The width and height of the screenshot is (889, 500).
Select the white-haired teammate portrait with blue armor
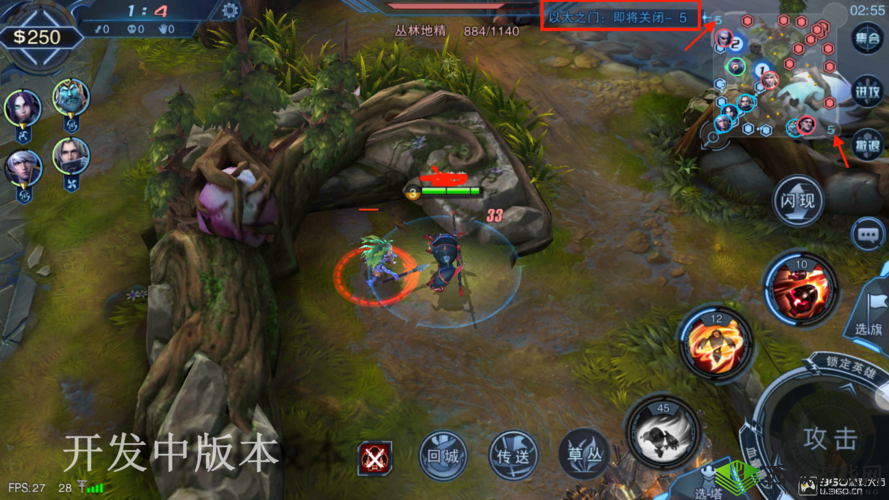tap(22, 165)
